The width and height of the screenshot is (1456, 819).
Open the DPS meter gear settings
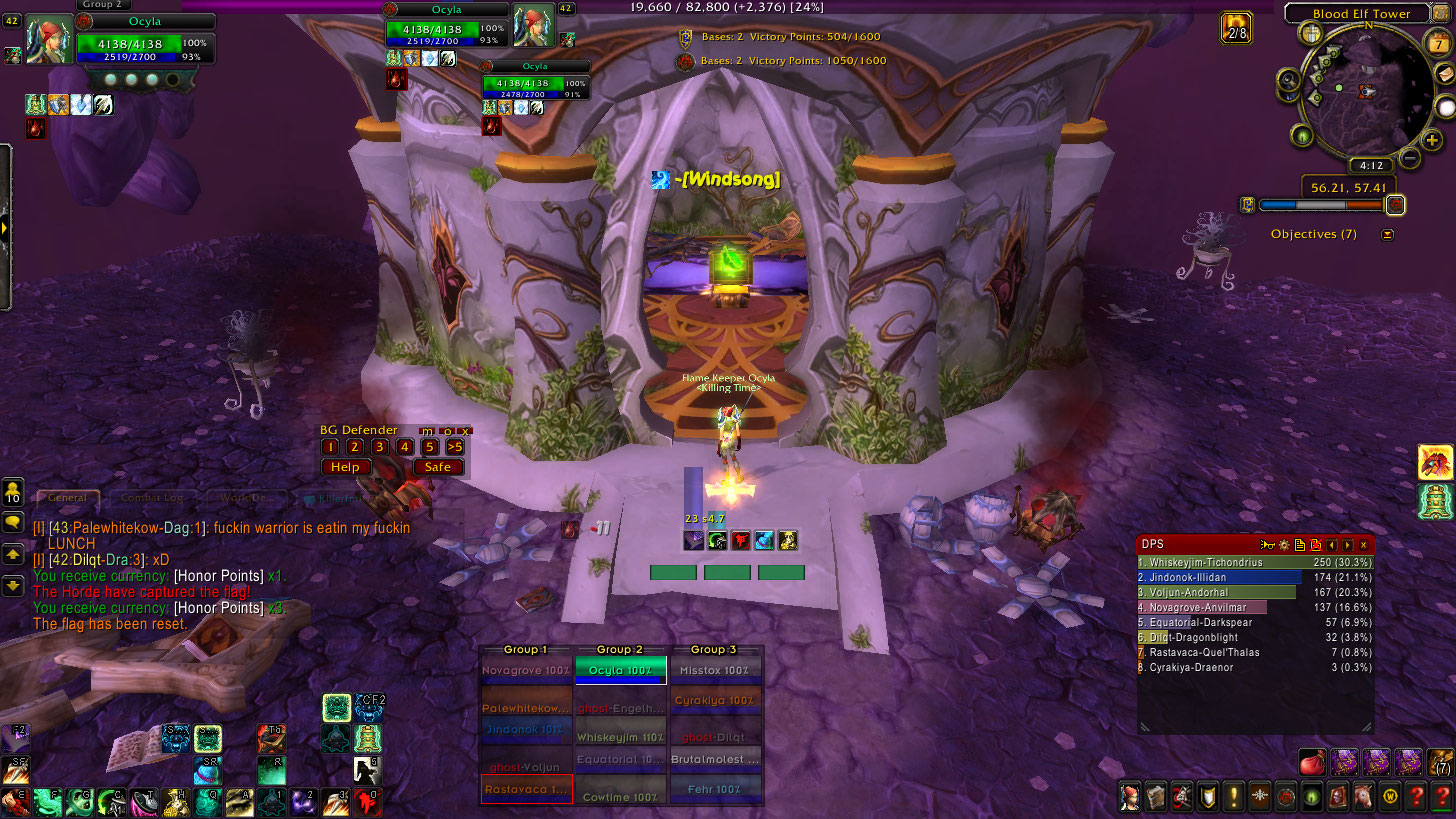click(1284, 545)
